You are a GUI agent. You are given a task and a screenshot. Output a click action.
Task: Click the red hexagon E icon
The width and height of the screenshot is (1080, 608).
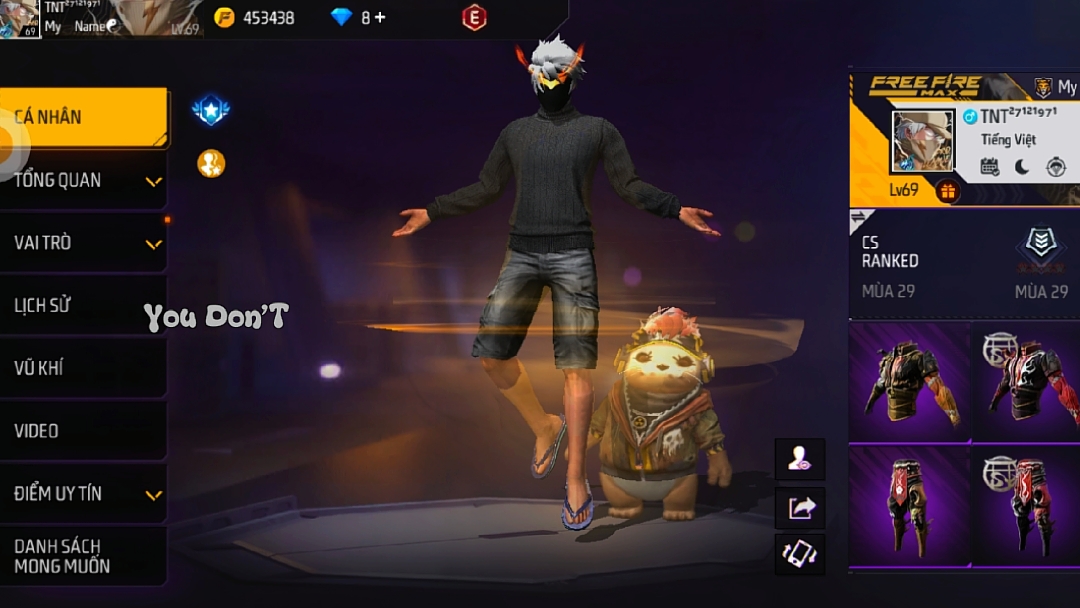474,17
